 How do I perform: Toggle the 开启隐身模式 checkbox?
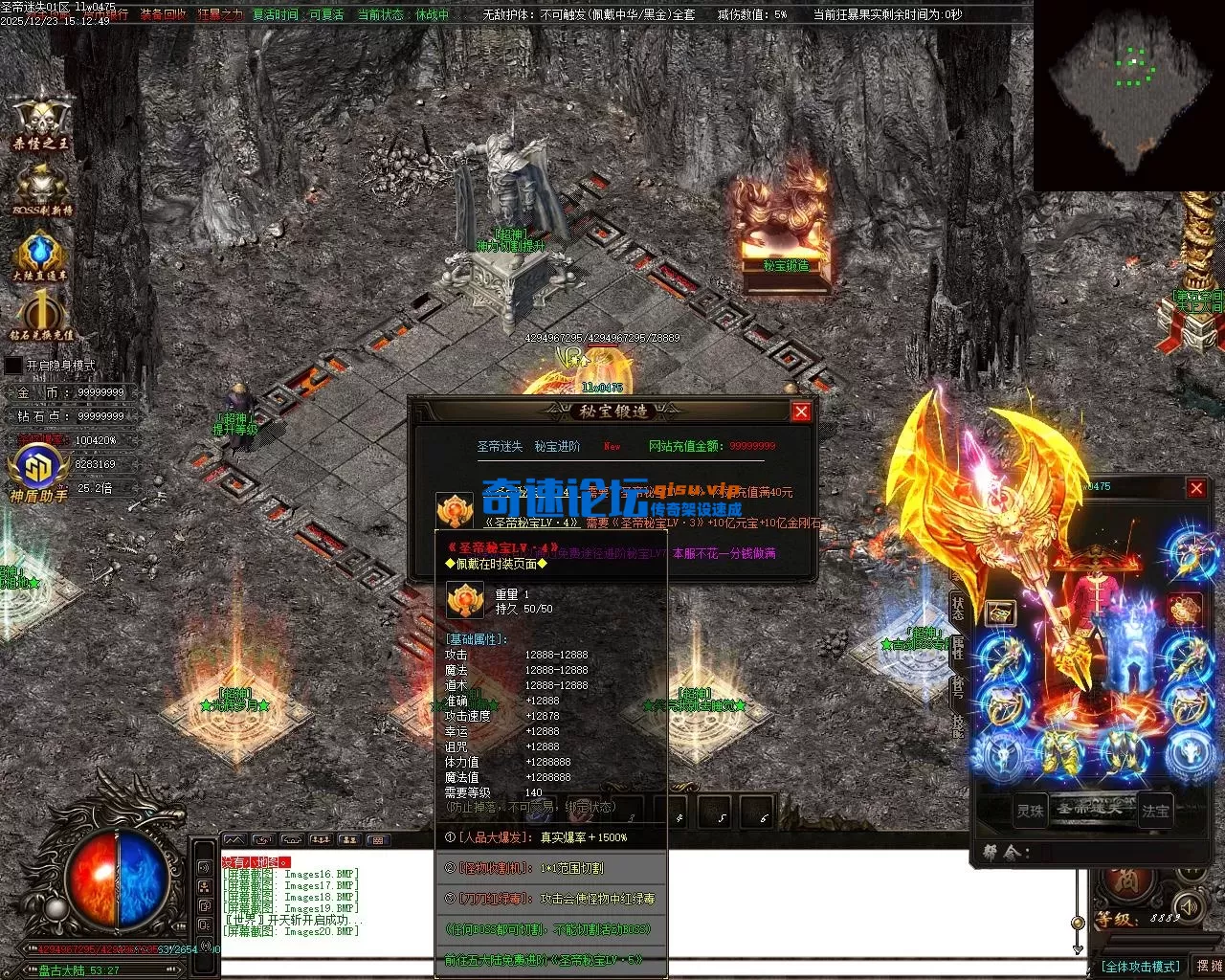coord(13,366)
